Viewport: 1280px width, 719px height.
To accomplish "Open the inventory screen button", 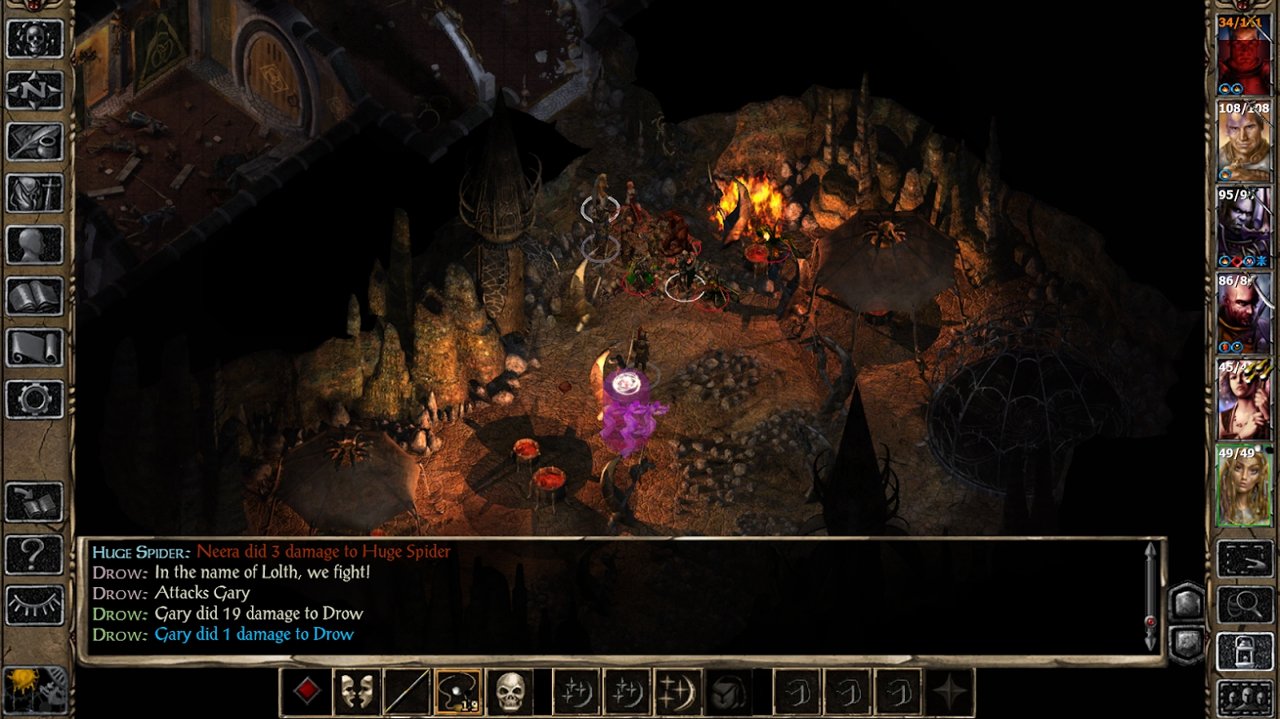I will (x=35, y=193).
